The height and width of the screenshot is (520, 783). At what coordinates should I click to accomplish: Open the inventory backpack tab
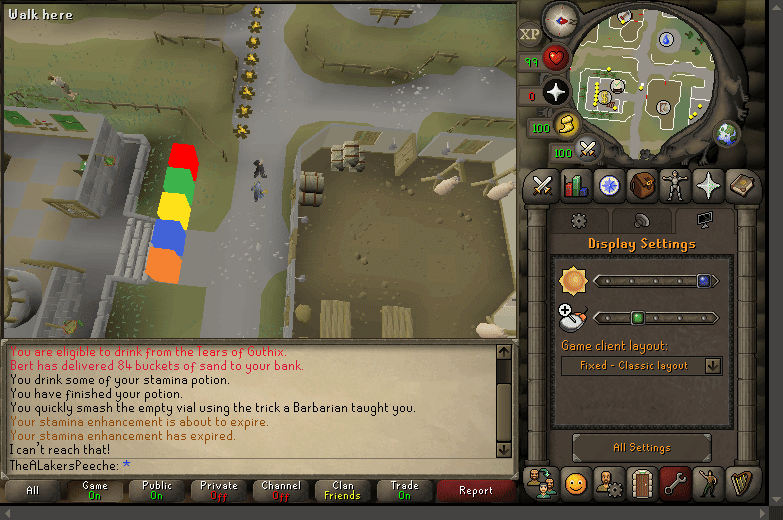click(x=641, y=185)
